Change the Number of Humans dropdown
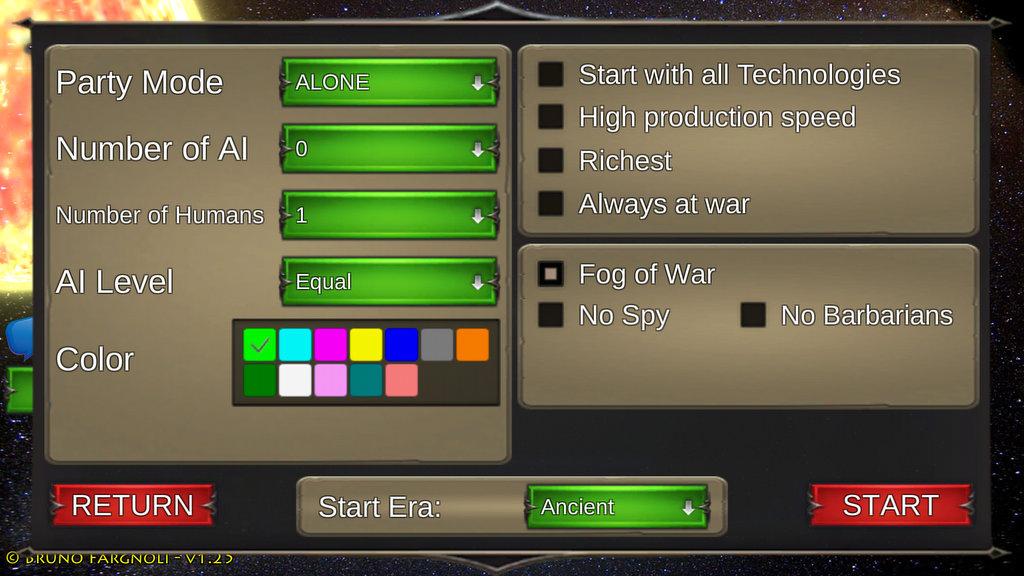Image resolution: width=1024 pixels, height=576 pixels. (389, 215)
